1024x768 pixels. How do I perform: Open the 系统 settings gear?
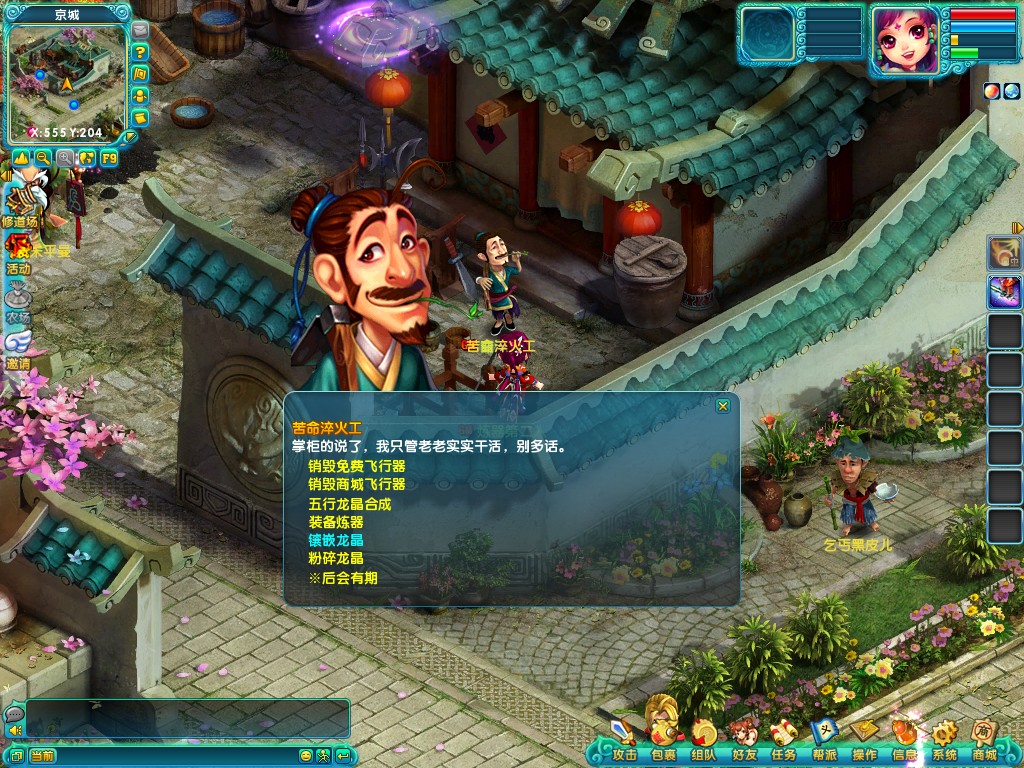click(x=944, y=740)
